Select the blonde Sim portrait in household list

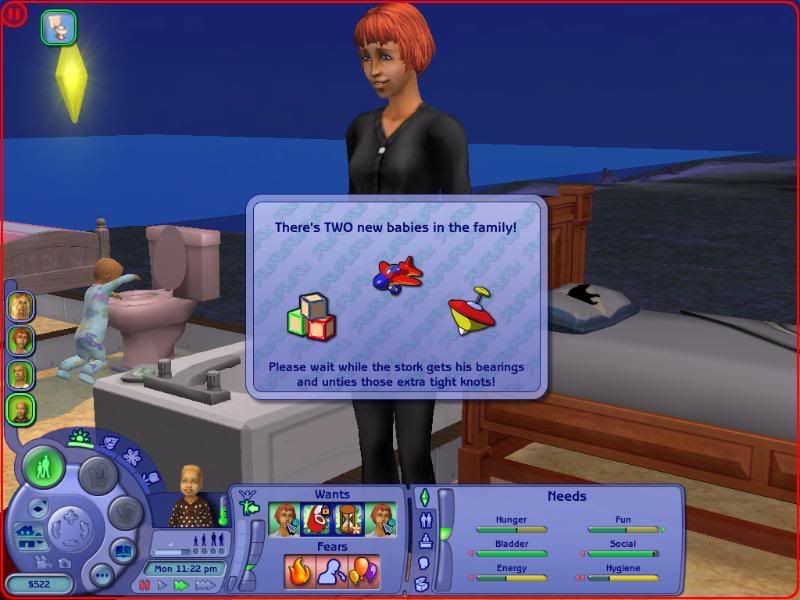point(20,307)
